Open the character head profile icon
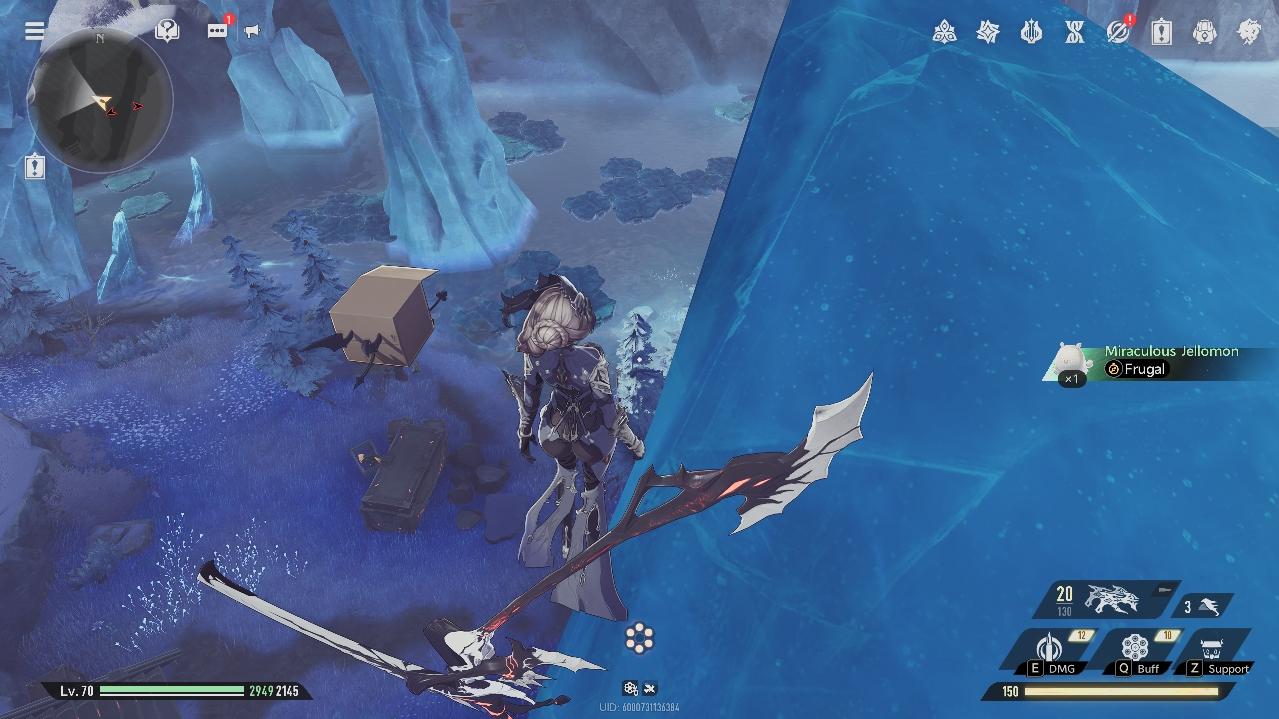Viewport: 1279px width, 719px height. tap(1249, 33)
